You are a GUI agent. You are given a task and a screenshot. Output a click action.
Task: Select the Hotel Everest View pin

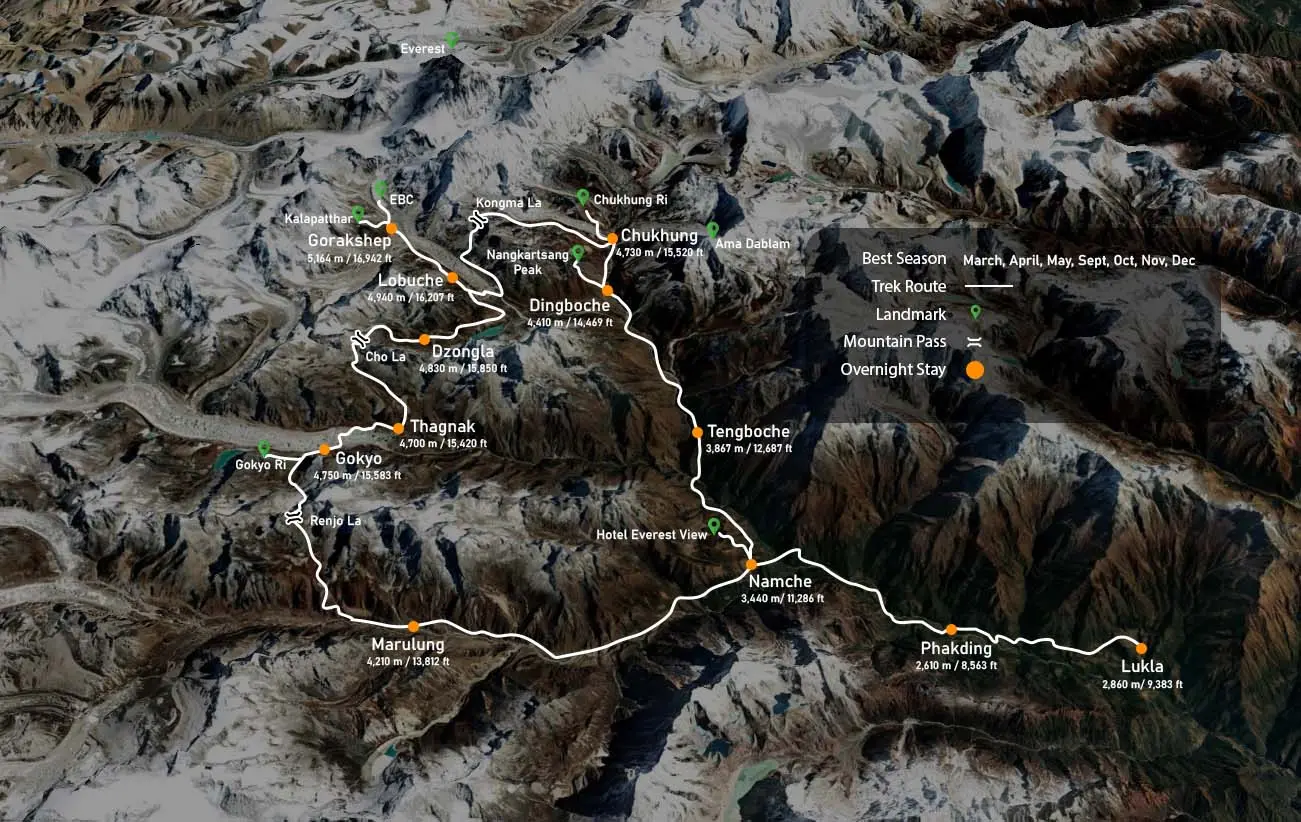713,526
